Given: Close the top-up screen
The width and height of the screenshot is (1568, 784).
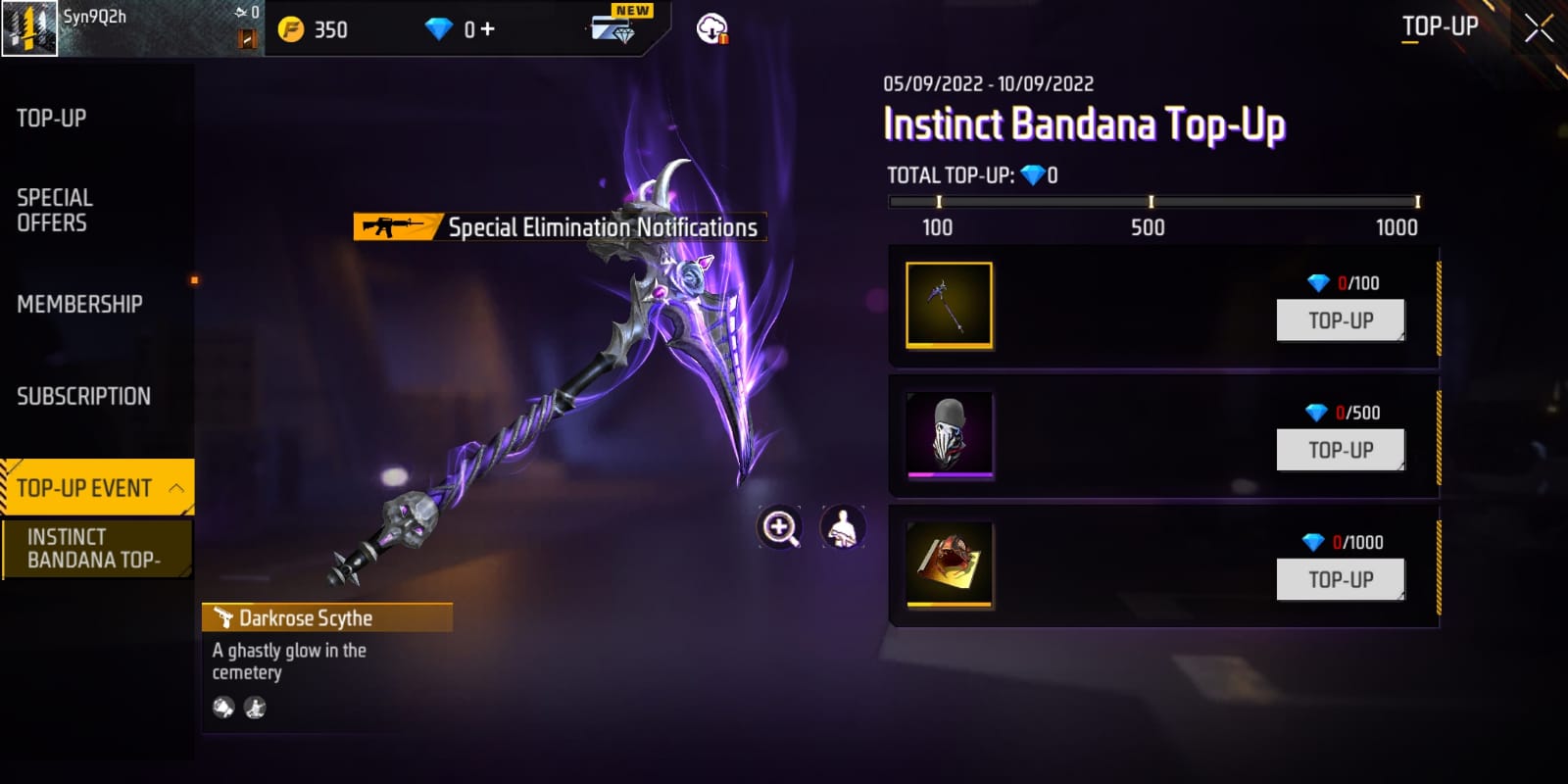Looking at the screenshot, I should [1539, 28].
